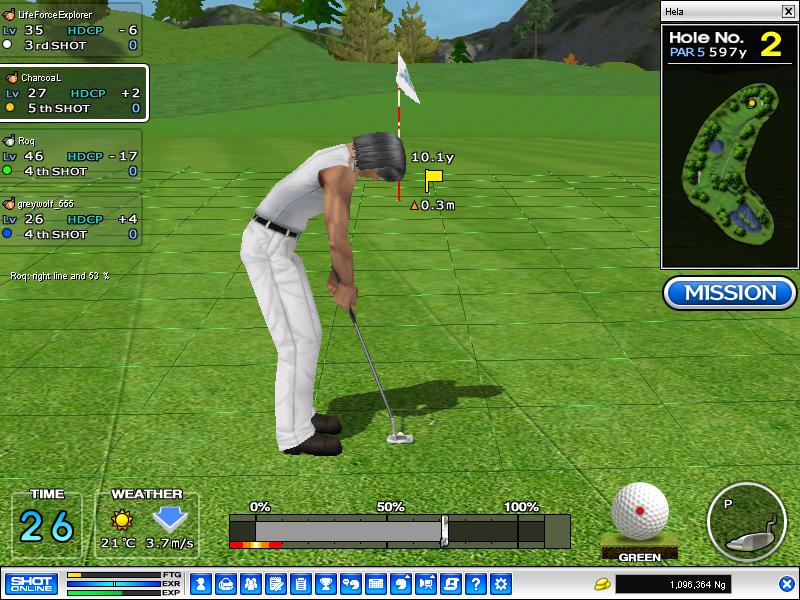
Task: Click the blue X exit button
Action: tap(786, 583)
